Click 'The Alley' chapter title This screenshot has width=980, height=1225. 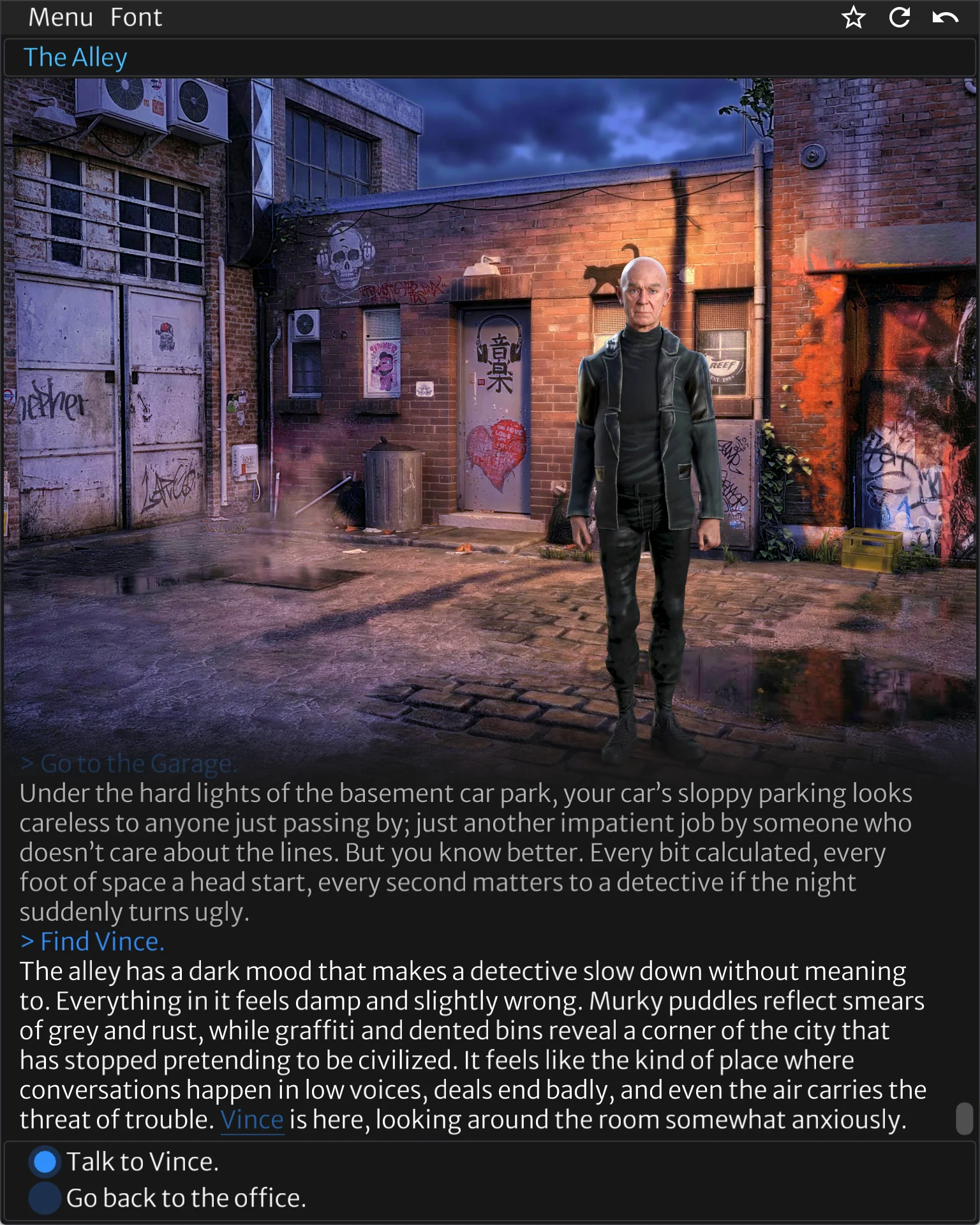(x=77, y=57)
